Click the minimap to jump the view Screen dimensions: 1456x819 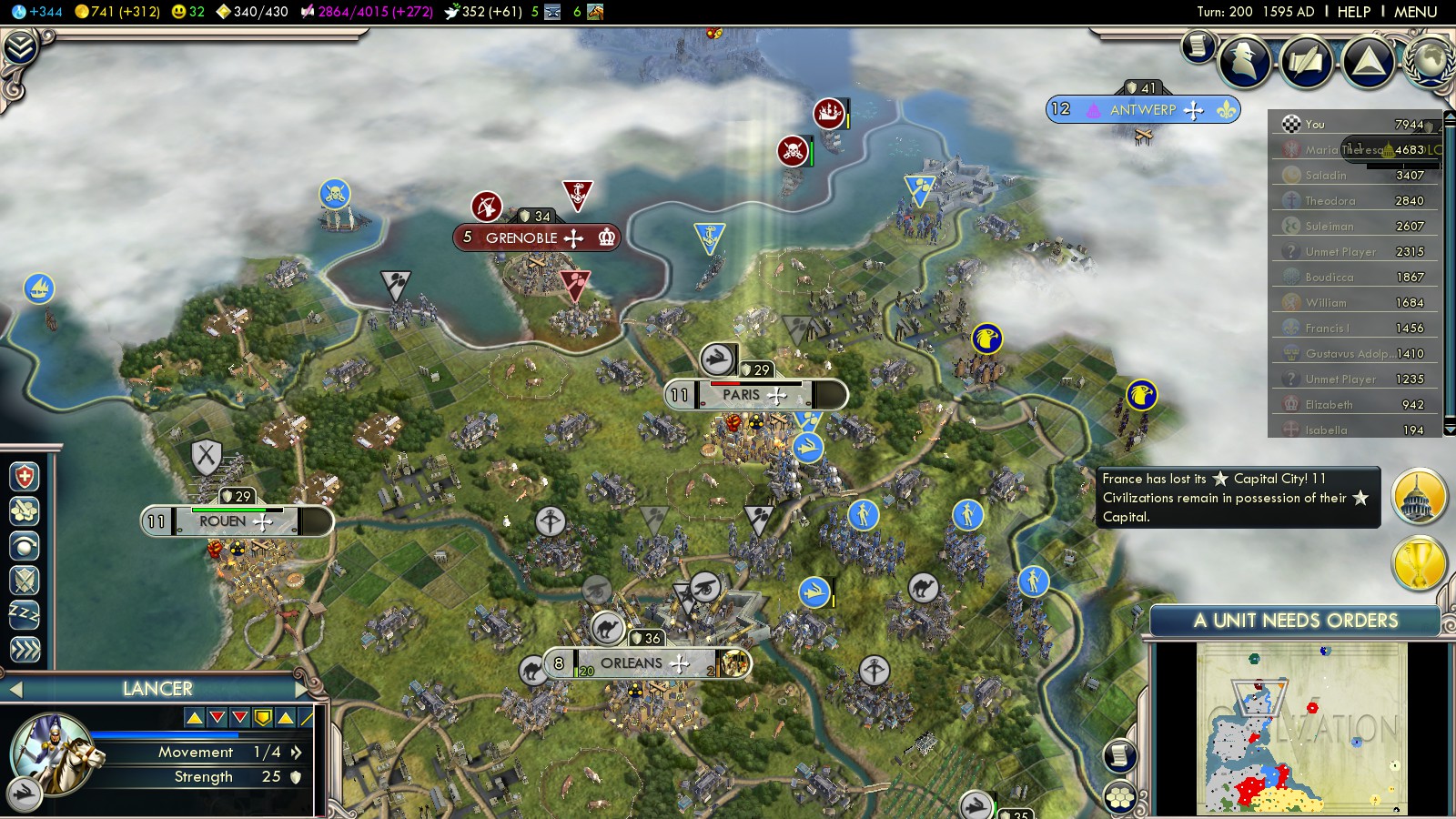click(x=1301, y=728)
